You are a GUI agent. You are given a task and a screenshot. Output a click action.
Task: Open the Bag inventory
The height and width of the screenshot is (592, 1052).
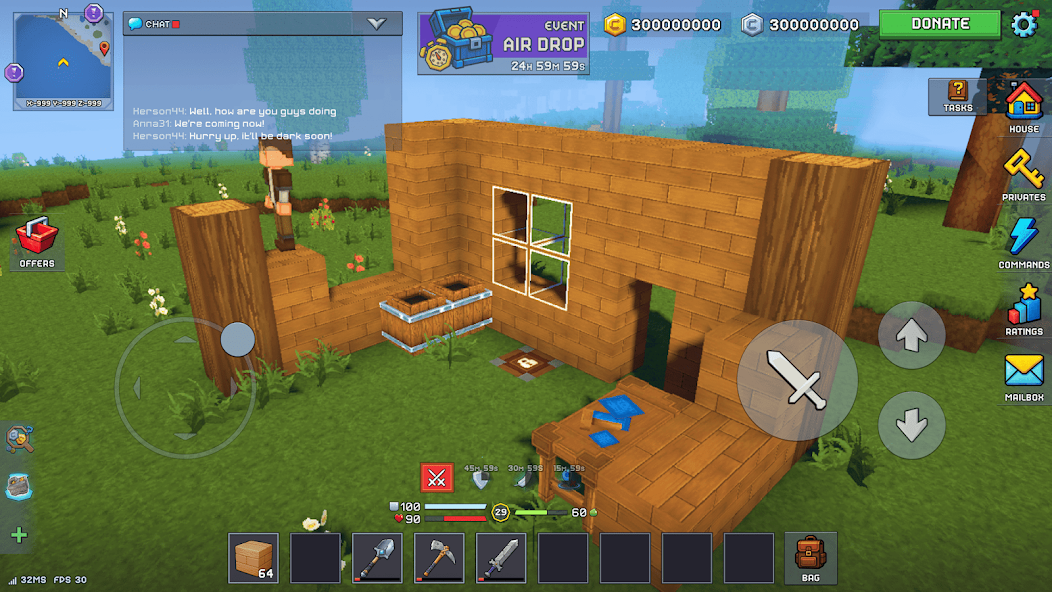pos(810,558)
